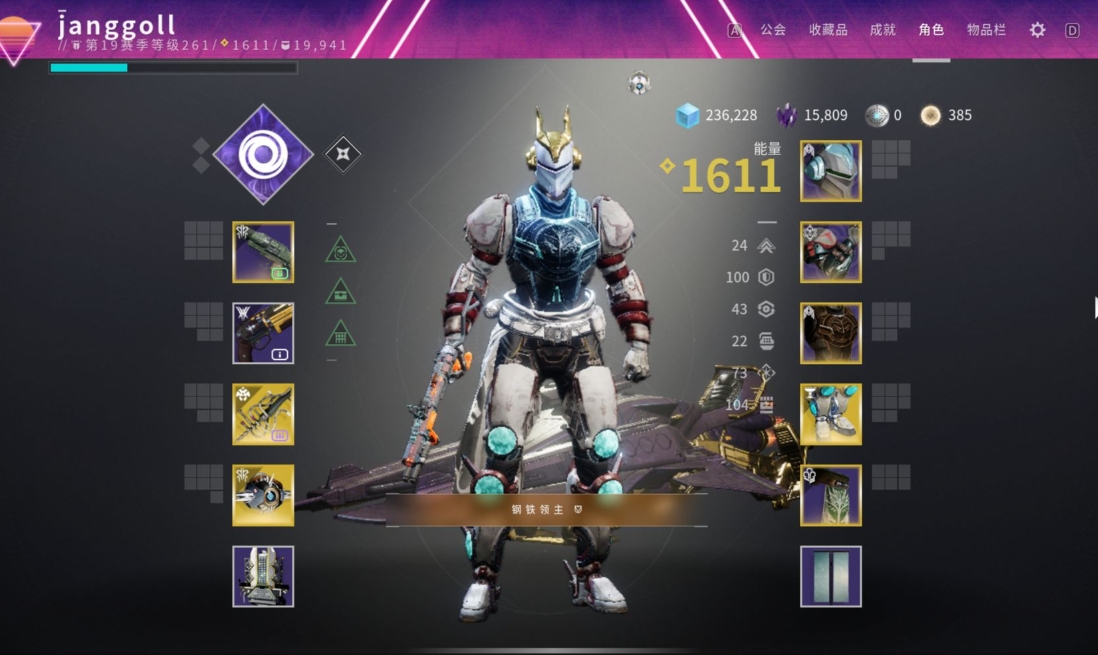Viewport: 1098px width, 655px height.
Task: Select the equipped Ghost shell slot
Action: (x=263, y=495)
